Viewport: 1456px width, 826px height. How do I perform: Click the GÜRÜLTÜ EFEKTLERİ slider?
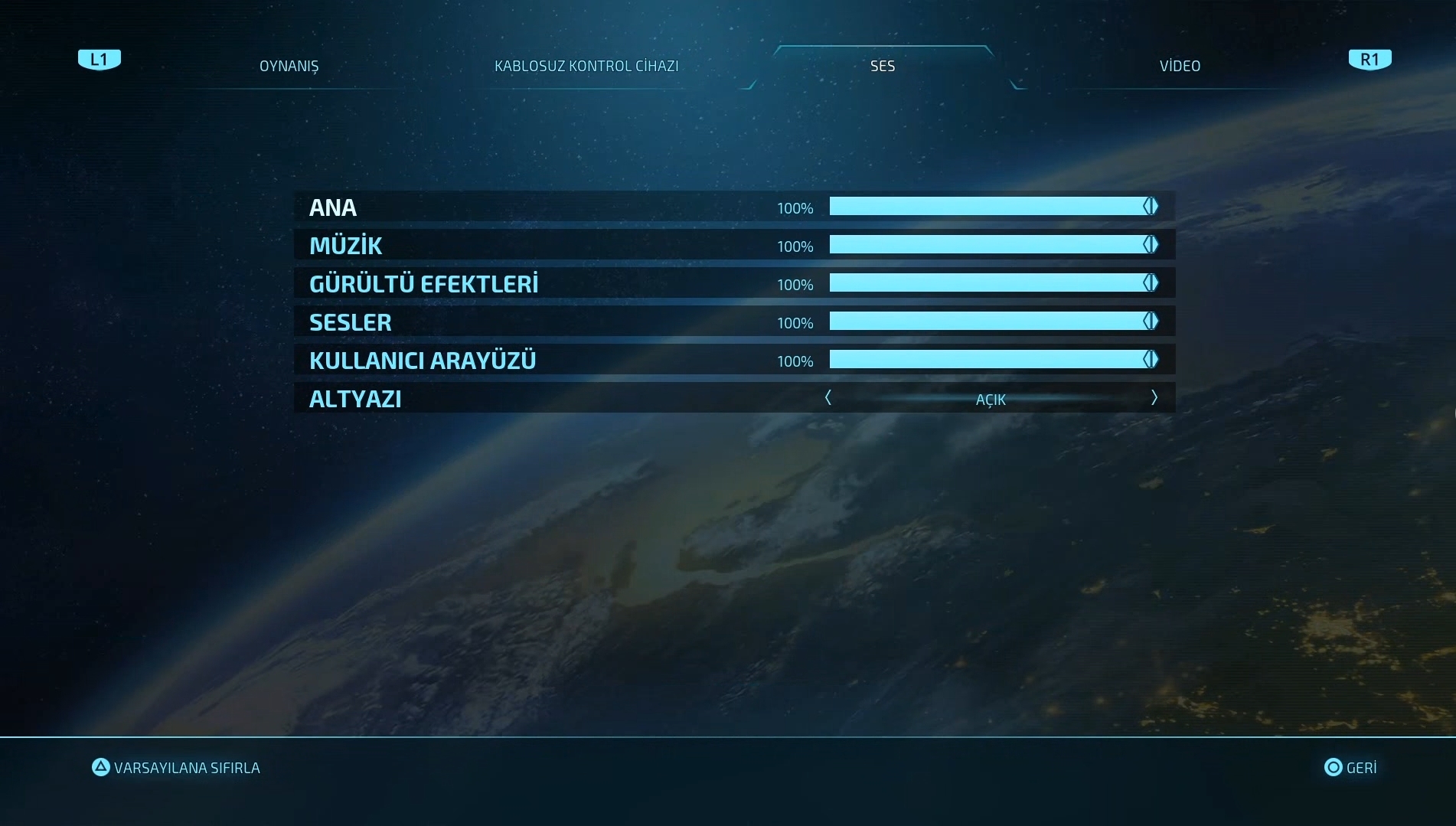coord(994,283)
